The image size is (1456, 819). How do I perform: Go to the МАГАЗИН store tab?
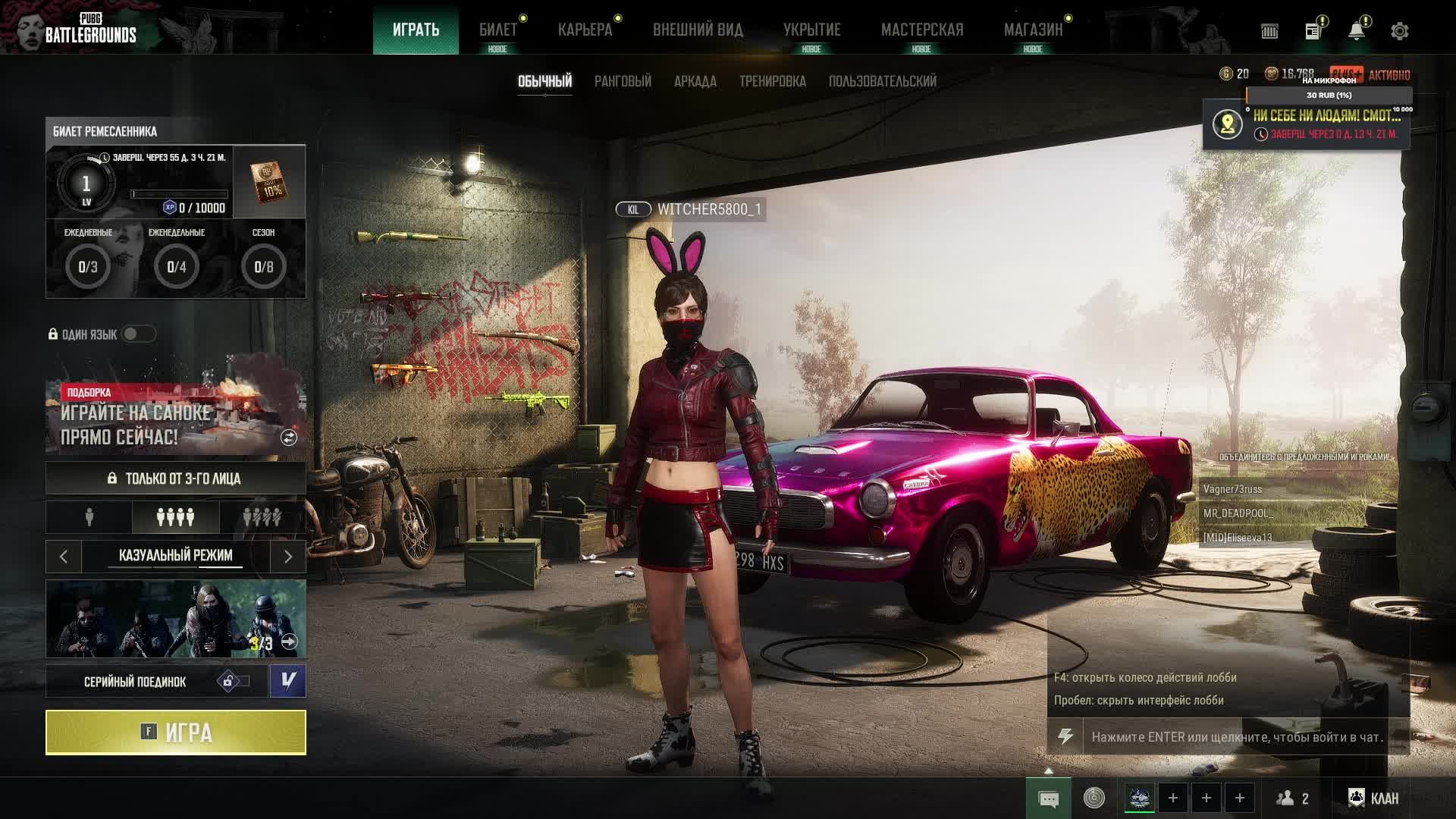[1033, 30]
